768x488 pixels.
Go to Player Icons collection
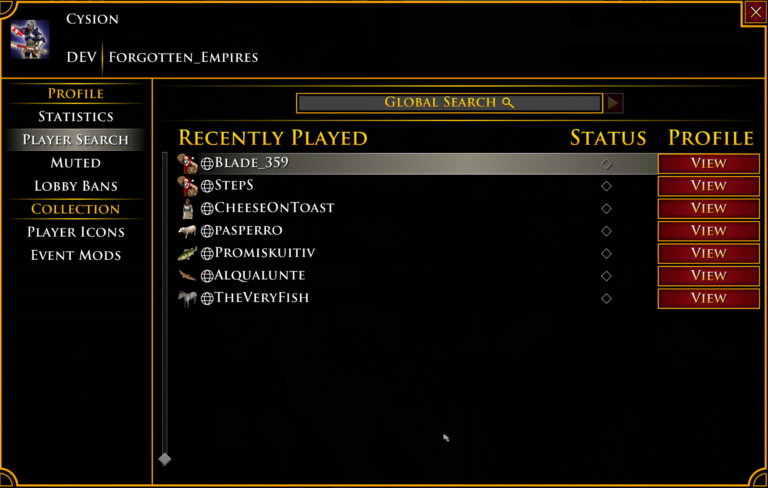(76, 232)
